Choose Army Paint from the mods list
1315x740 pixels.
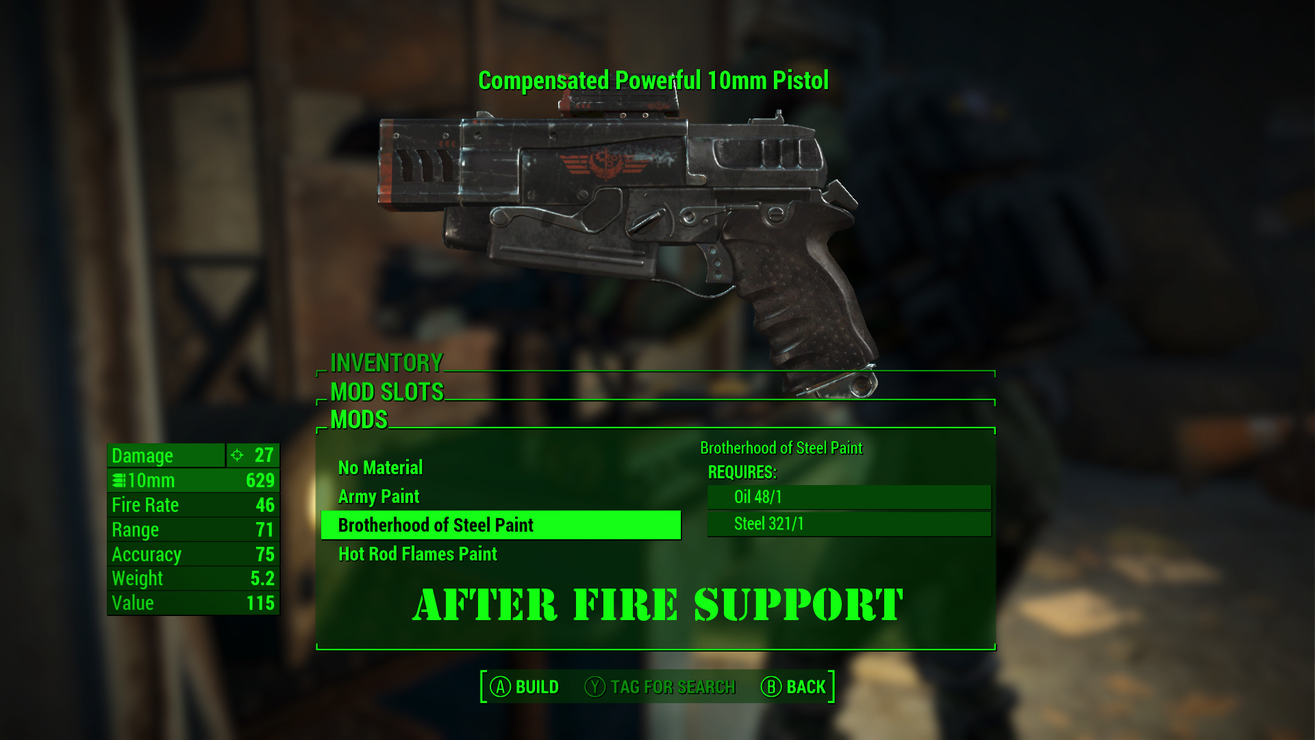coord(379,496)
